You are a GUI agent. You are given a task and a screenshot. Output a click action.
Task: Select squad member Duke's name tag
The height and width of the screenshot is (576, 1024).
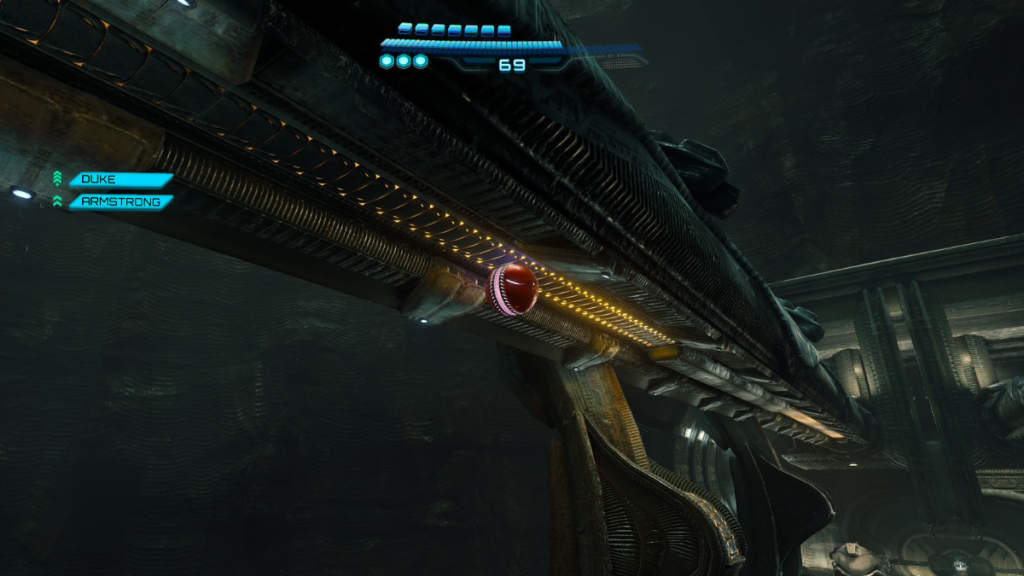coord(119,180)
